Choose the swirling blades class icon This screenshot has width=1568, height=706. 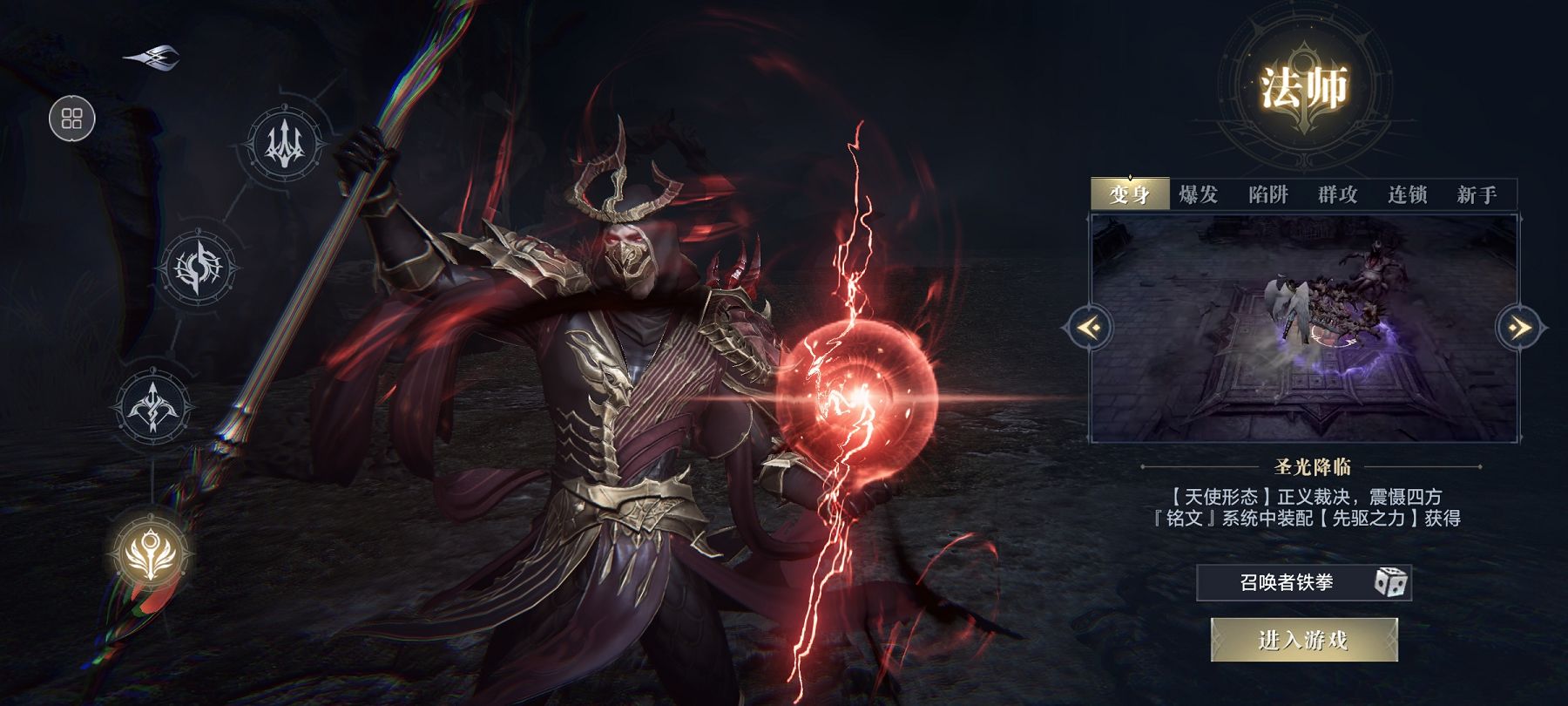pyautogui.click(x=199, y=268)
